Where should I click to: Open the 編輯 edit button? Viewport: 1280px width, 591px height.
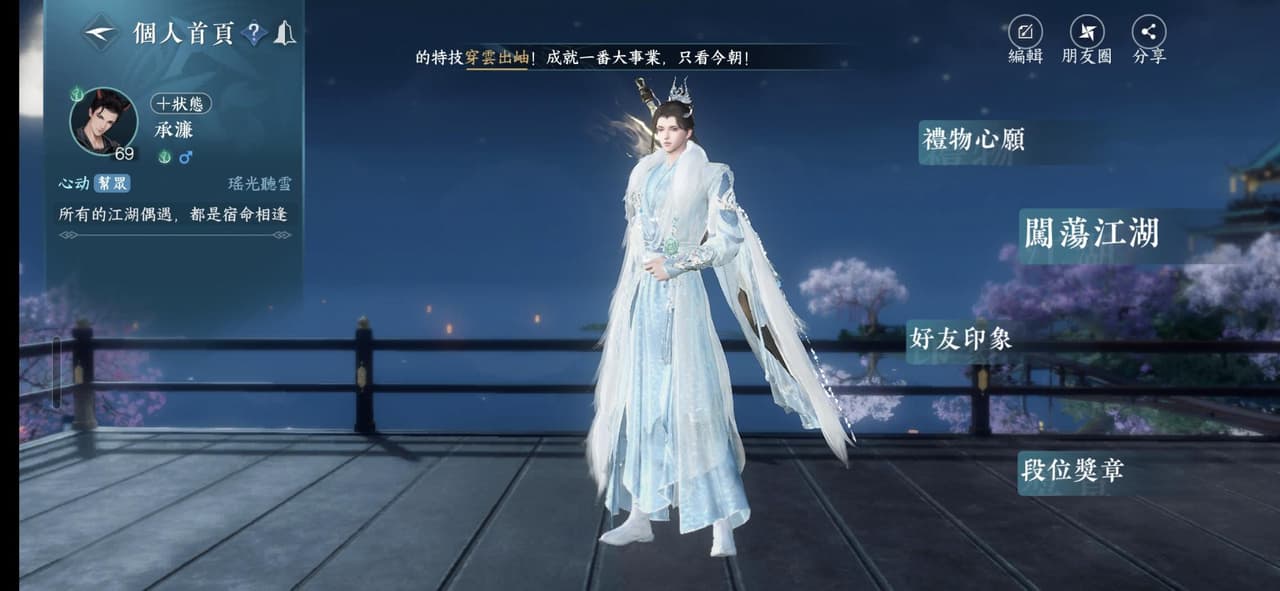pyautogui.click(x=1025, y=40)
